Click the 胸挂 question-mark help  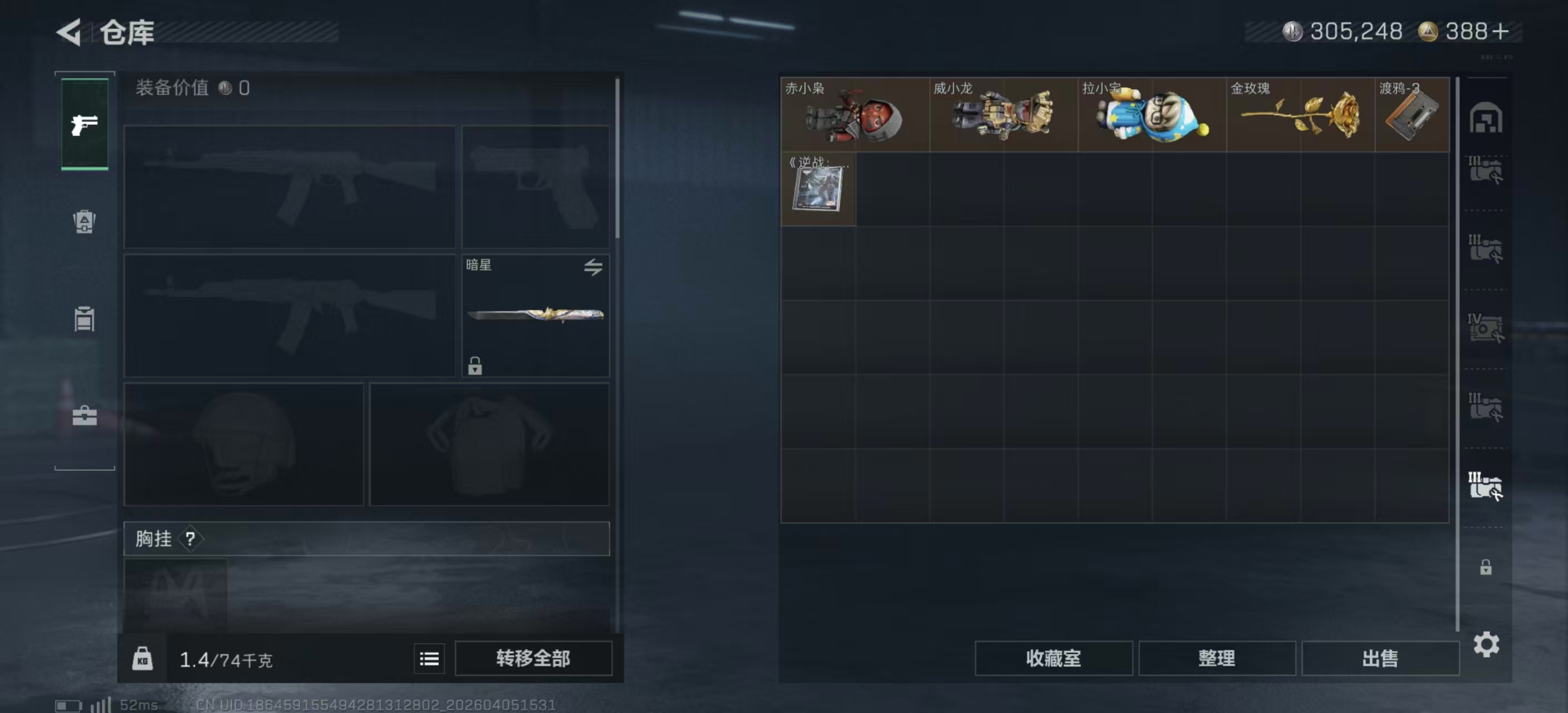190,538
